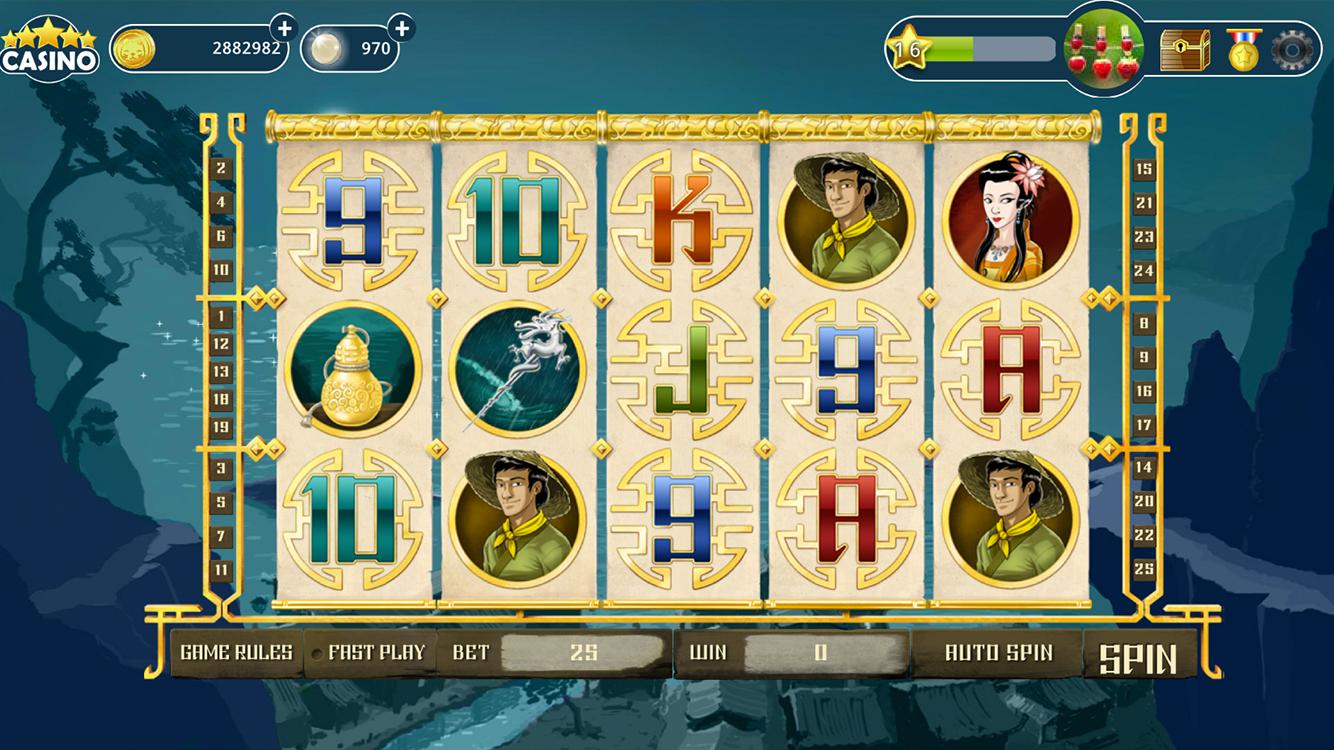1334x750 pixels.
Task: Buy coins with the plus button
Action: 282,27
